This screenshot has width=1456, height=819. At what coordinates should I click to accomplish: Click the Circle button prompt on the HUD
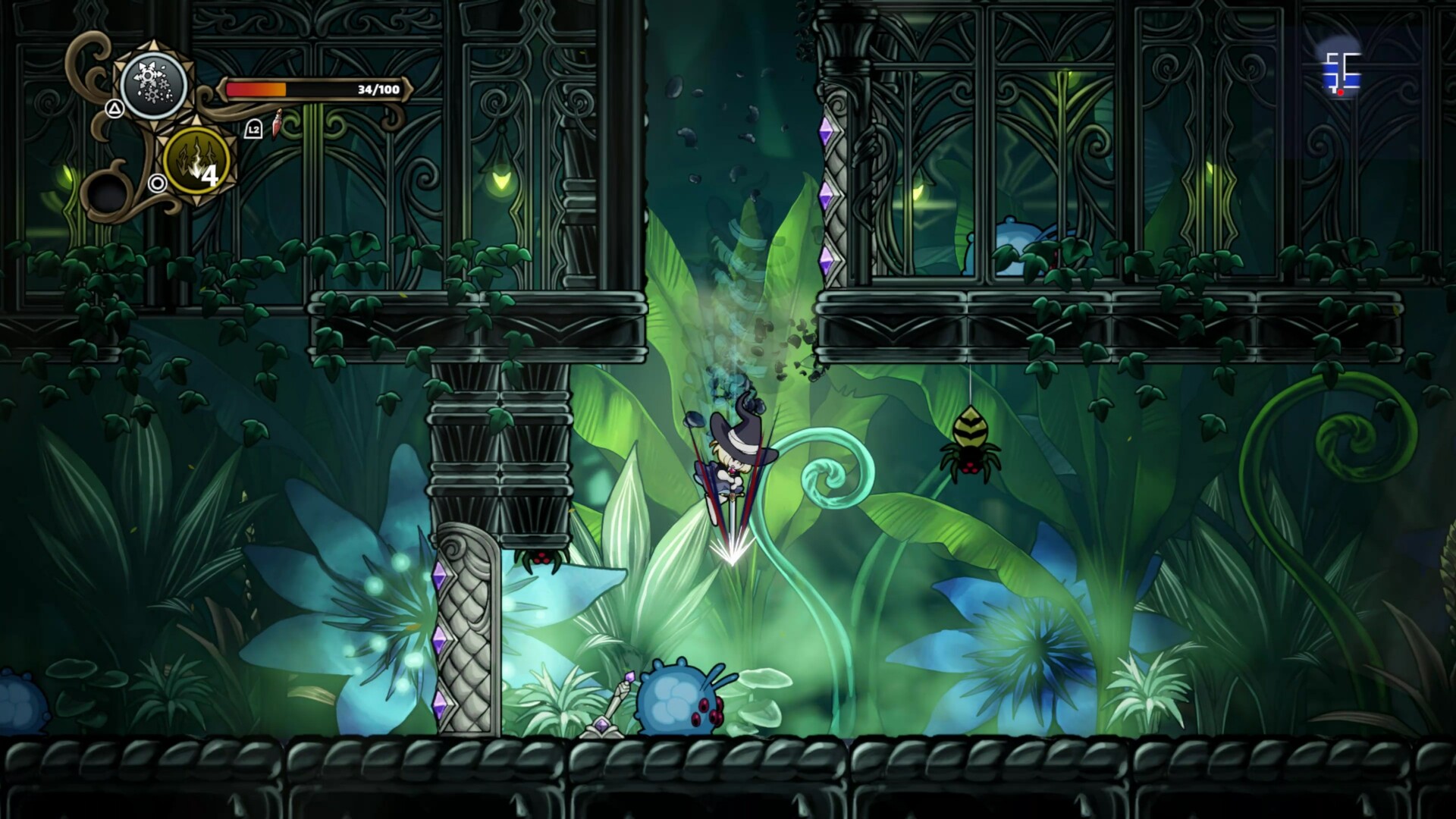pyautogui.click(x=157, y=185)
